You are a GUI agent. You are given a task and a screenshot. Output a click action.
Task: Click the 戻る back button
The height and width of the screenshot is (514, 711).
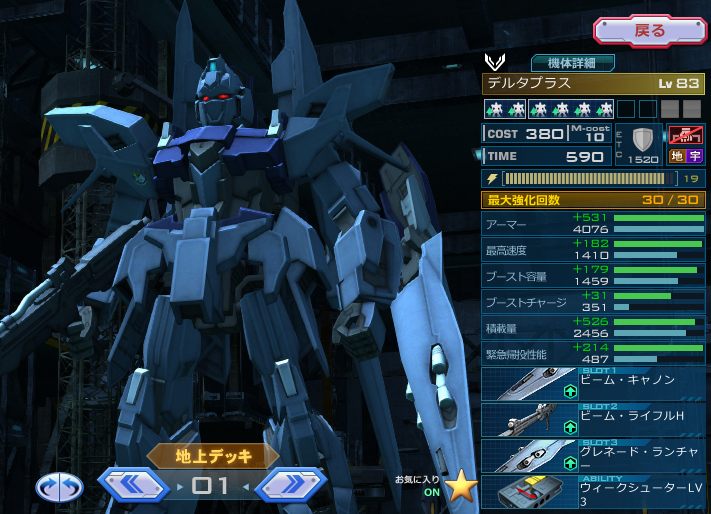[649, 30]
